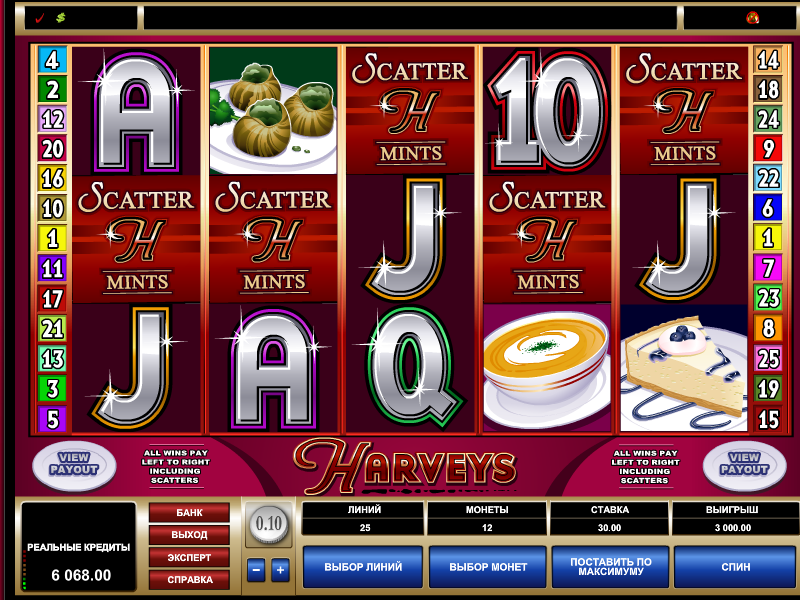800x600 pixels.
Task: Decrease coin value with the minus button
Action: pos(256,571)
